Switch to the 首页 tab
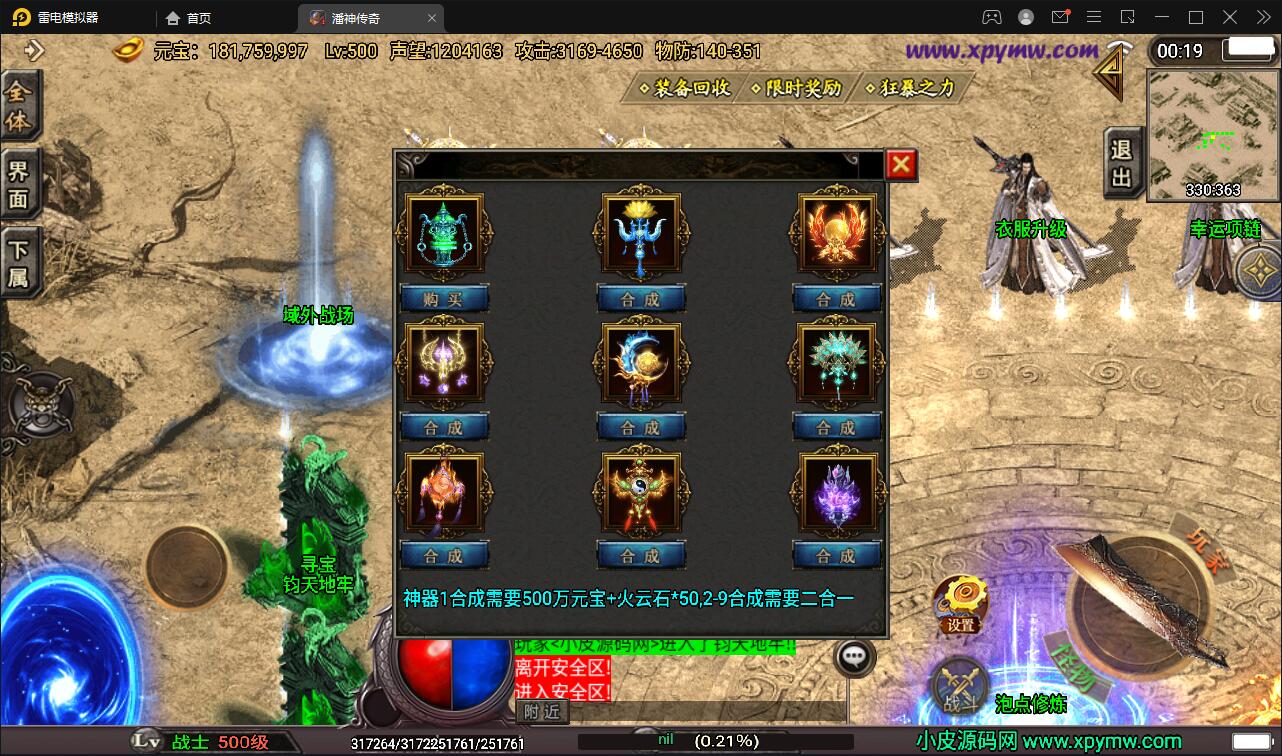 coord(189,17)
